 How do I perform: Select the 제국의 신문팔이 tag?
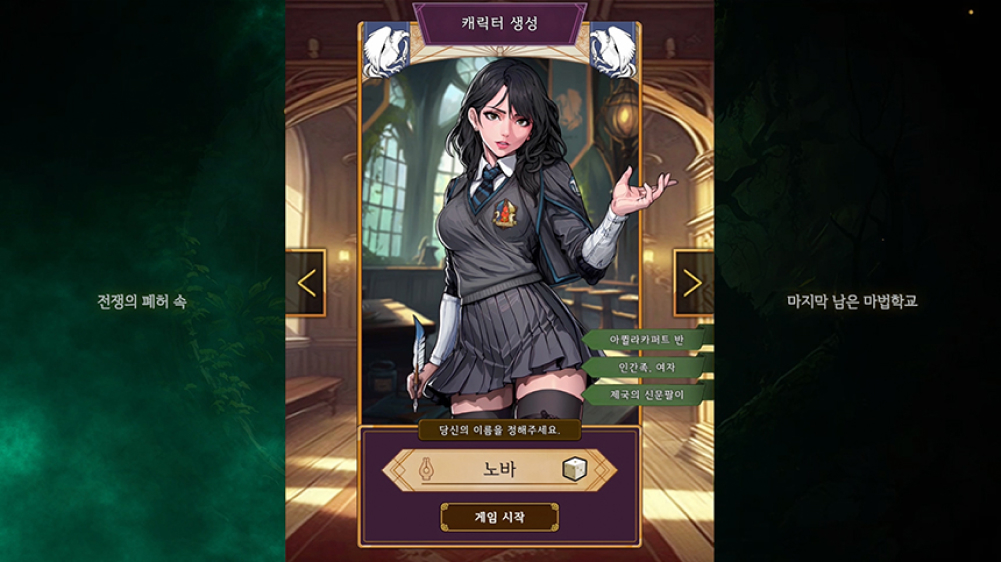pyautogui.click(x=647, y=395)
